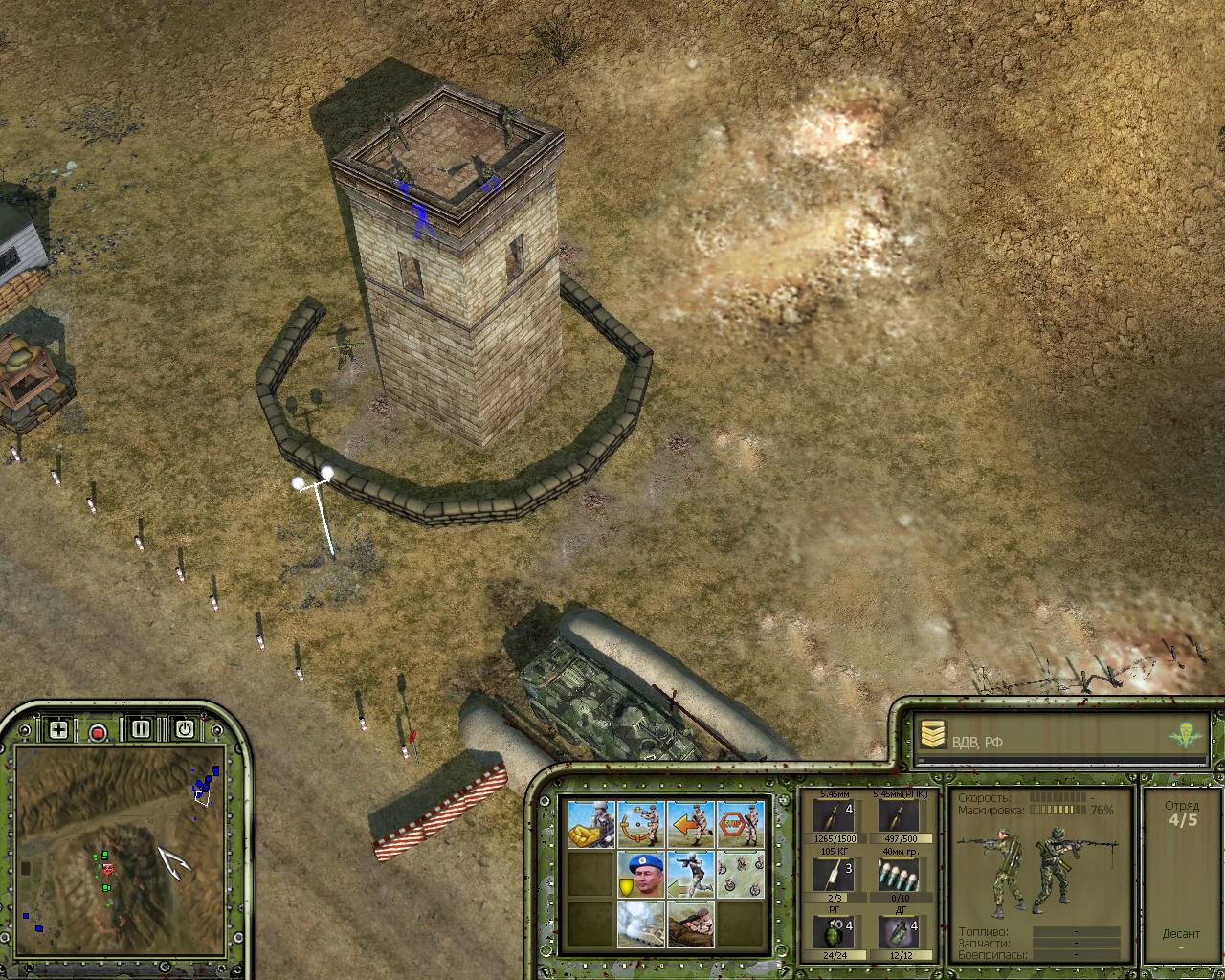Order soldiers to go prone
Viewport: 1225px width, 980px height.
pyautogui.click(x=691, y=924)
